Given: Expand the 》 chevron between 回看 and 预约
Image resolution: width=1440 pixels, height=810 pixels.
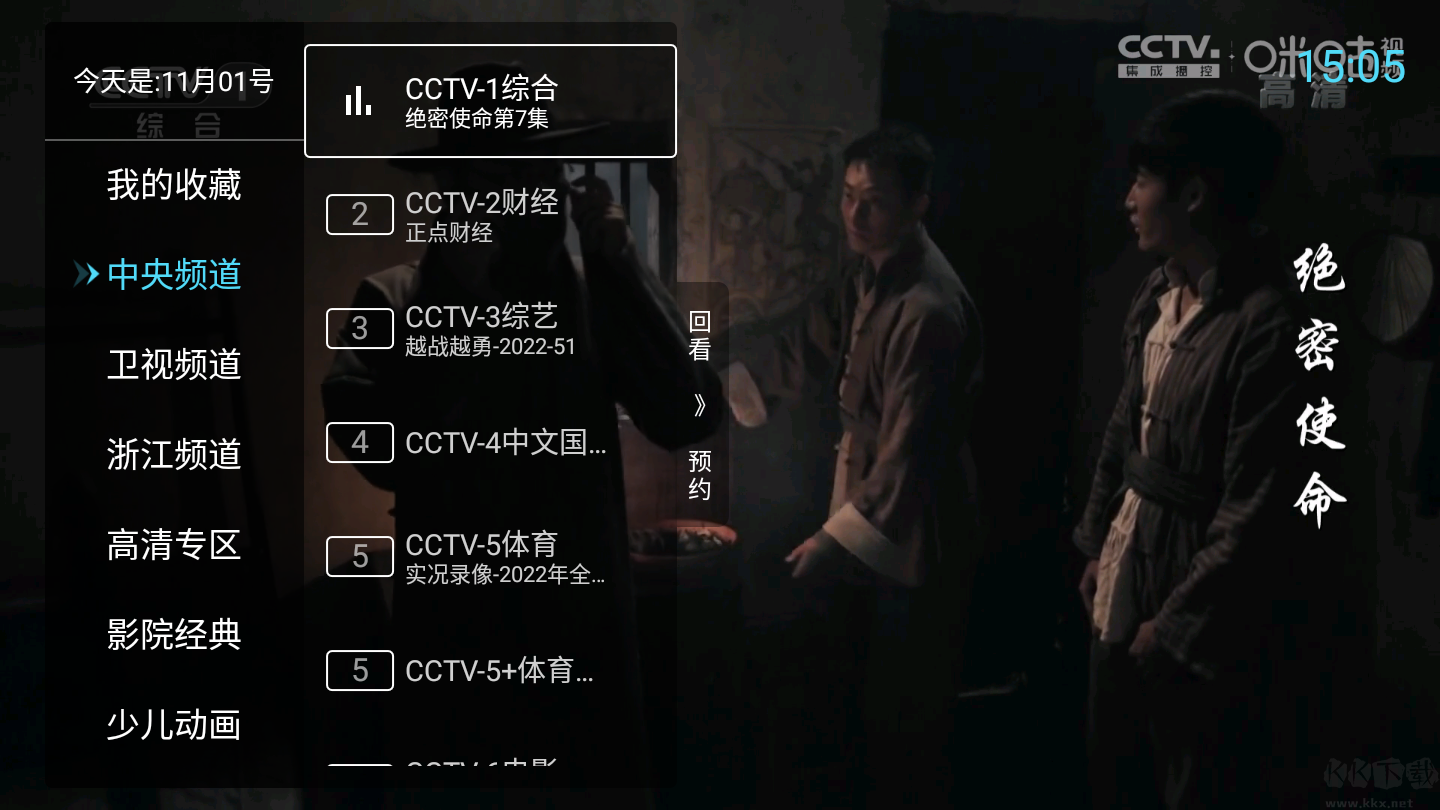Looking at the screenshot, I should click(x=701, y=404).
